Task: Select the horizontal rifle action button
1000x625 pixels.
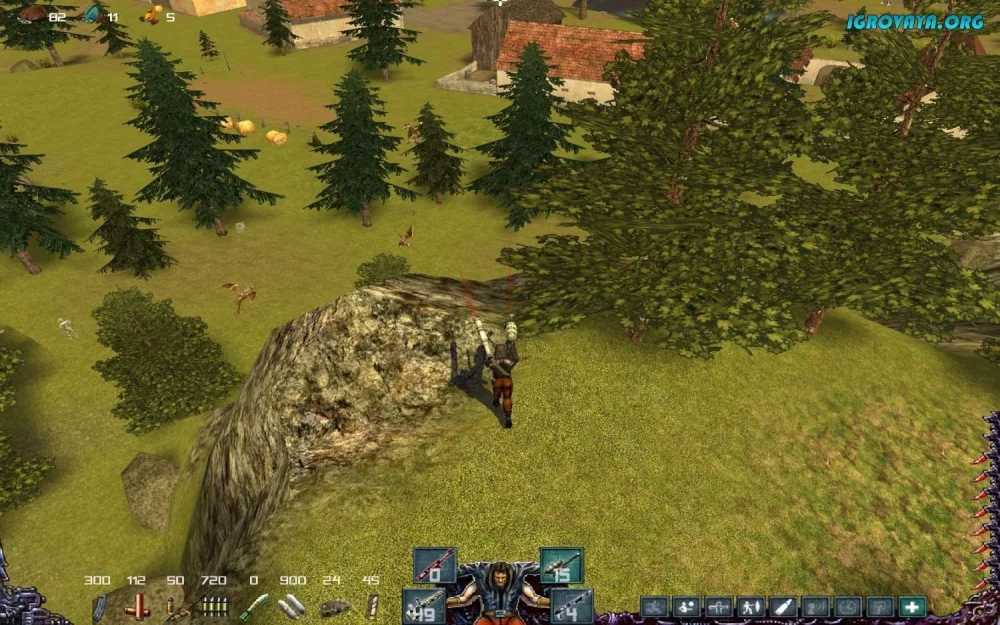Action: point(718,606)
